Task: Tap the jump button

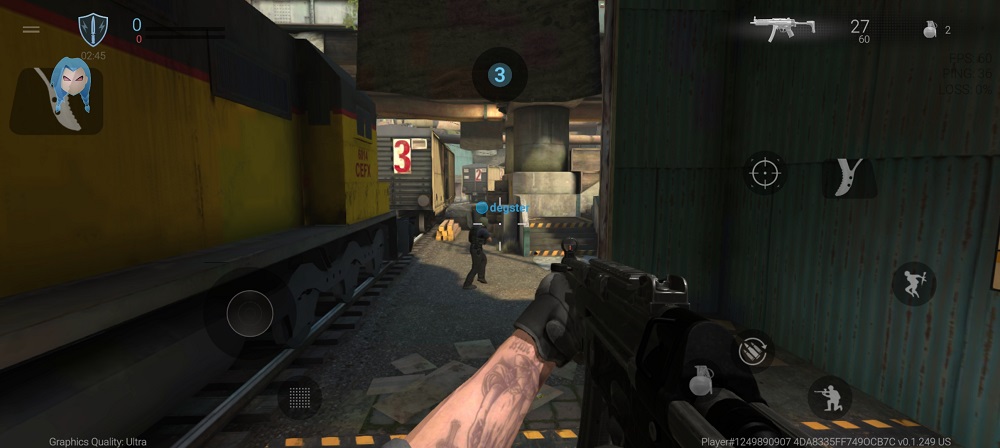Action: (913, 284)
